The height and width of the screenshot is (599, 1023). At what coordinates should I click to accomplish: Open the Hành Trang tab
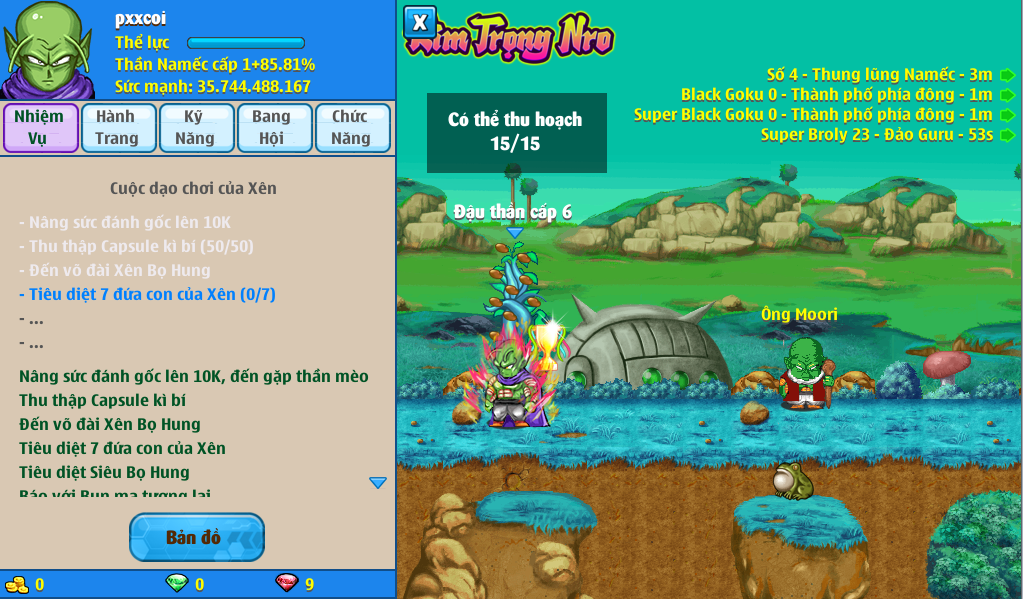pos(118,127)
